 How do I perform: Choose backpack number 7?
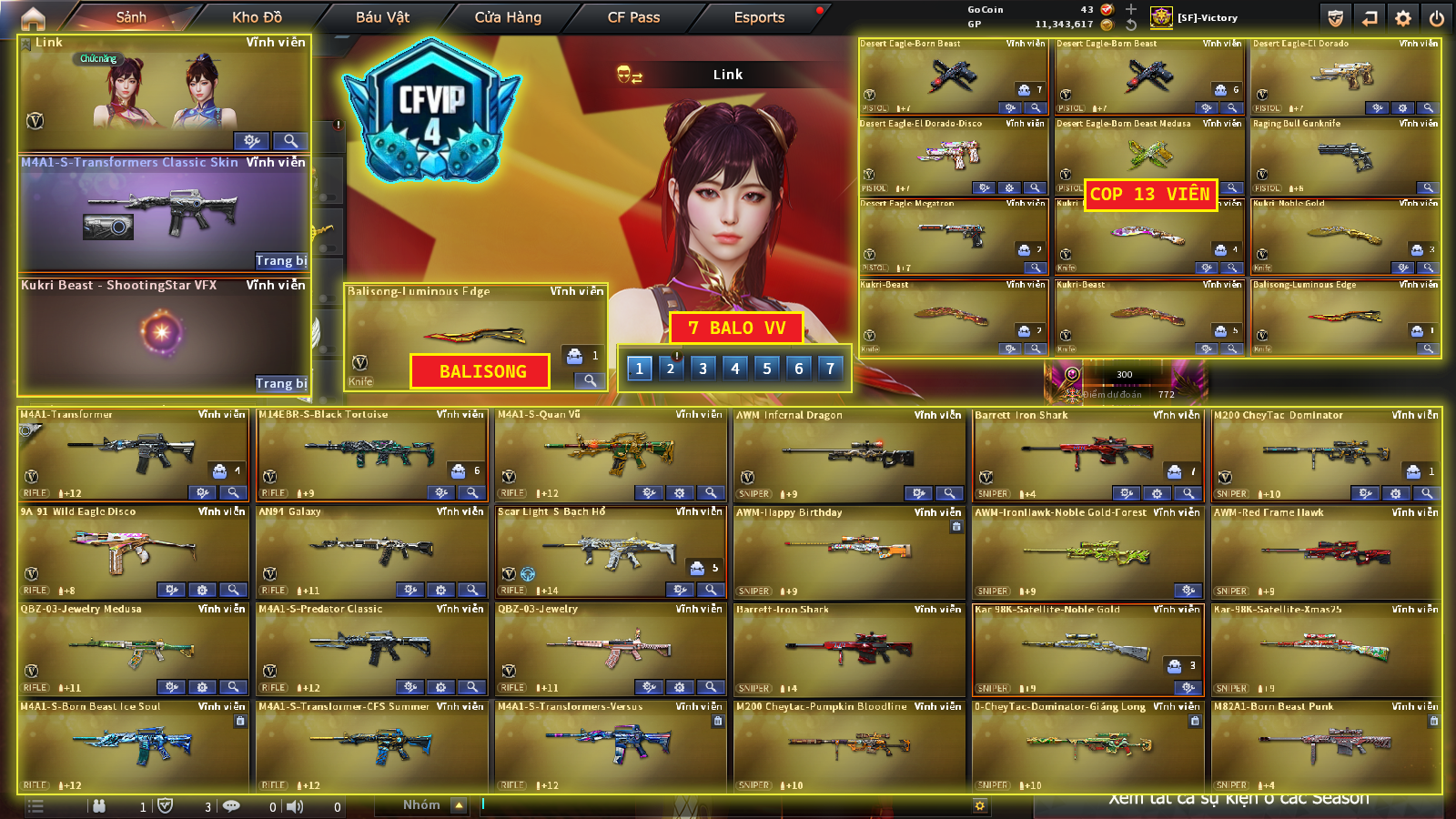pyautogui.click(x=830, y=369)
